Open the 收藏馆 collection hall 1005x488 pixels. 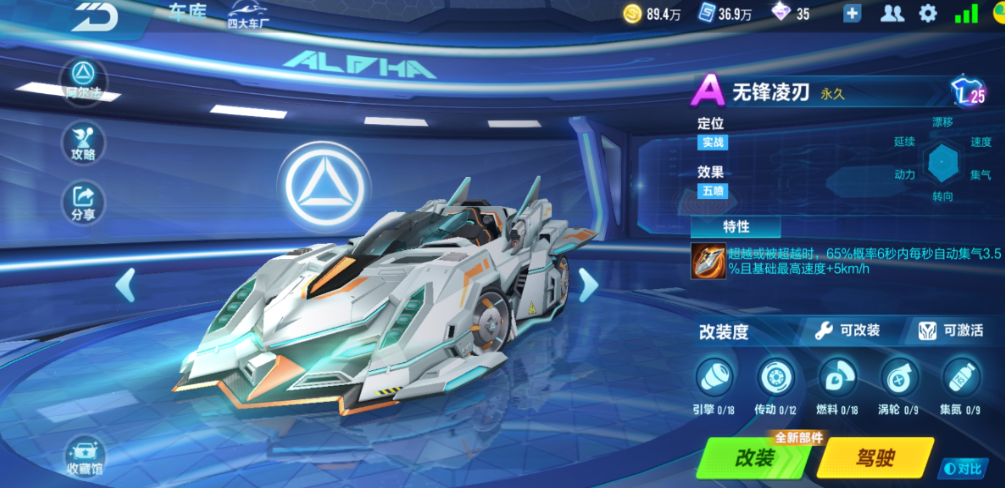coord(84,455)
